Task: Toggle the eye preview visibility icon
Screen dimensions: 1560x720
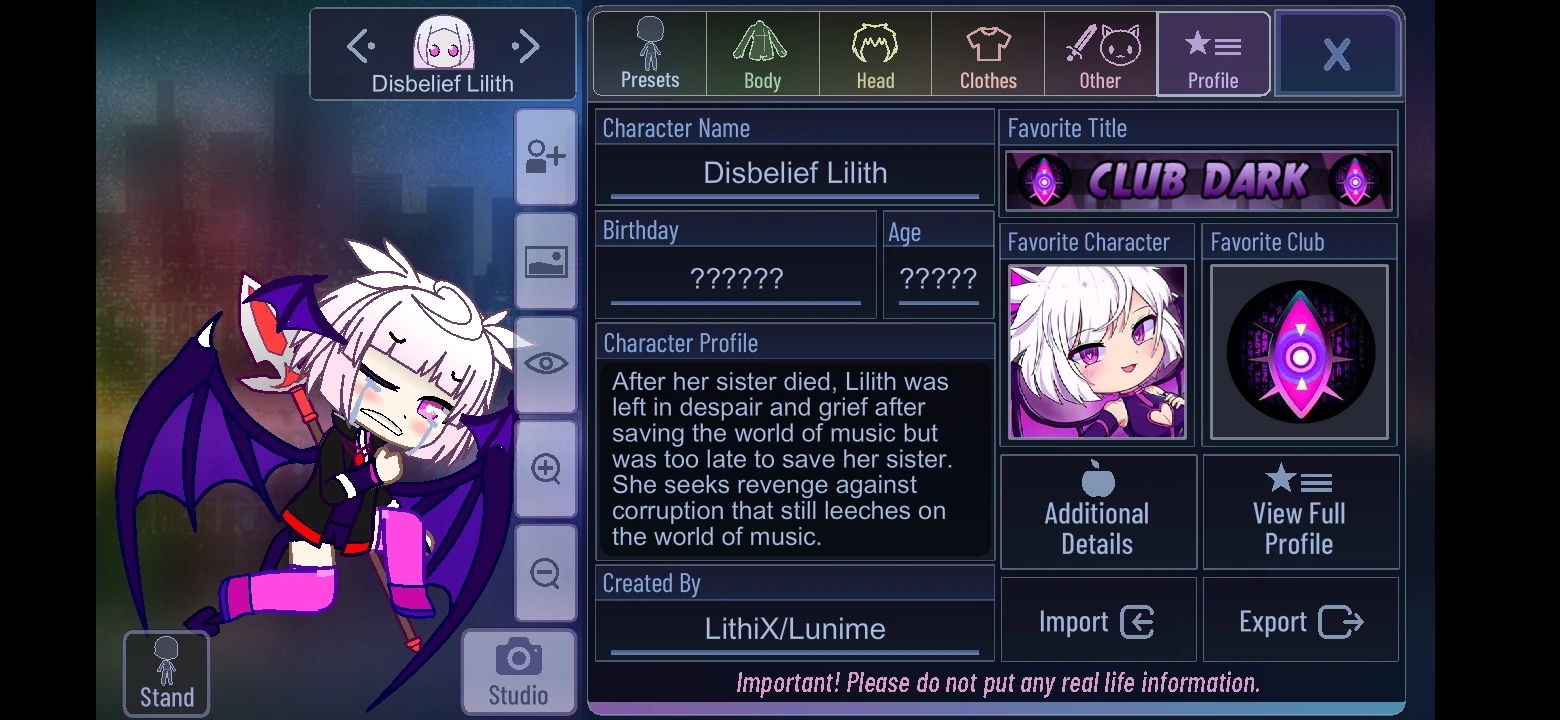Action: point(545,364)
